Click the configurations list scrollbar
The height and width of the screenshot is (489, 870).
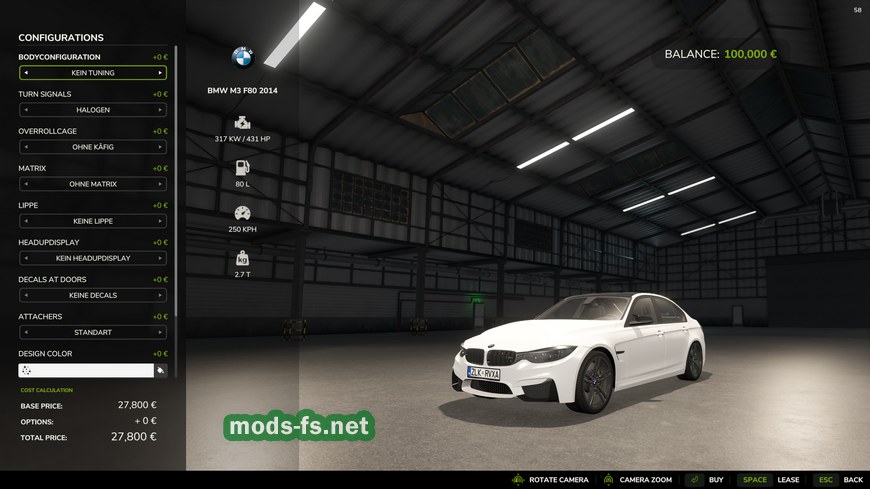tap(177, 200)
